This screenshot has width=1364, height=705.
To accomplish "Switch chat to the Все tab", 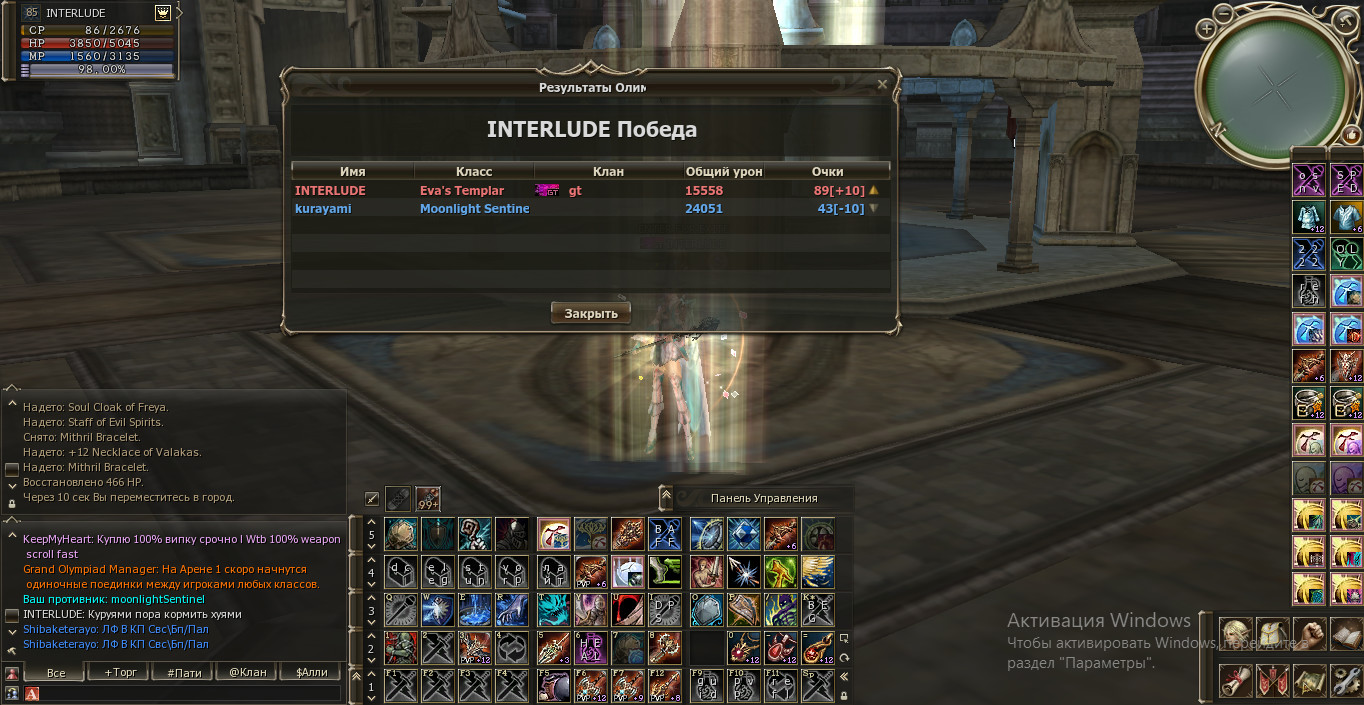I will coord(56,672).
